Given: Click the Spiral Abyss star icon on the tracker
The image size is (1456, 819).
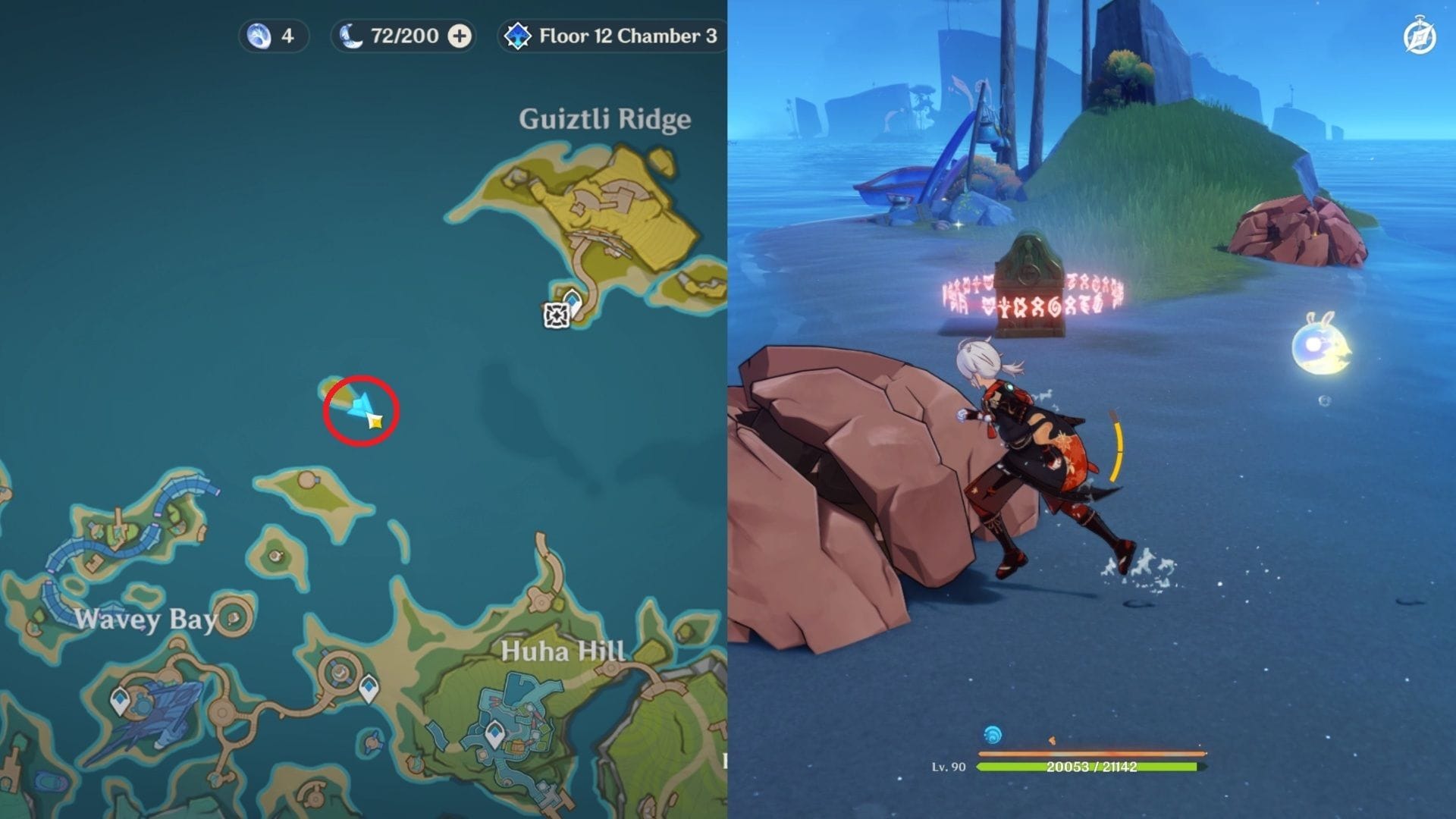Looking at the screenshot, I should coord(519,34).
